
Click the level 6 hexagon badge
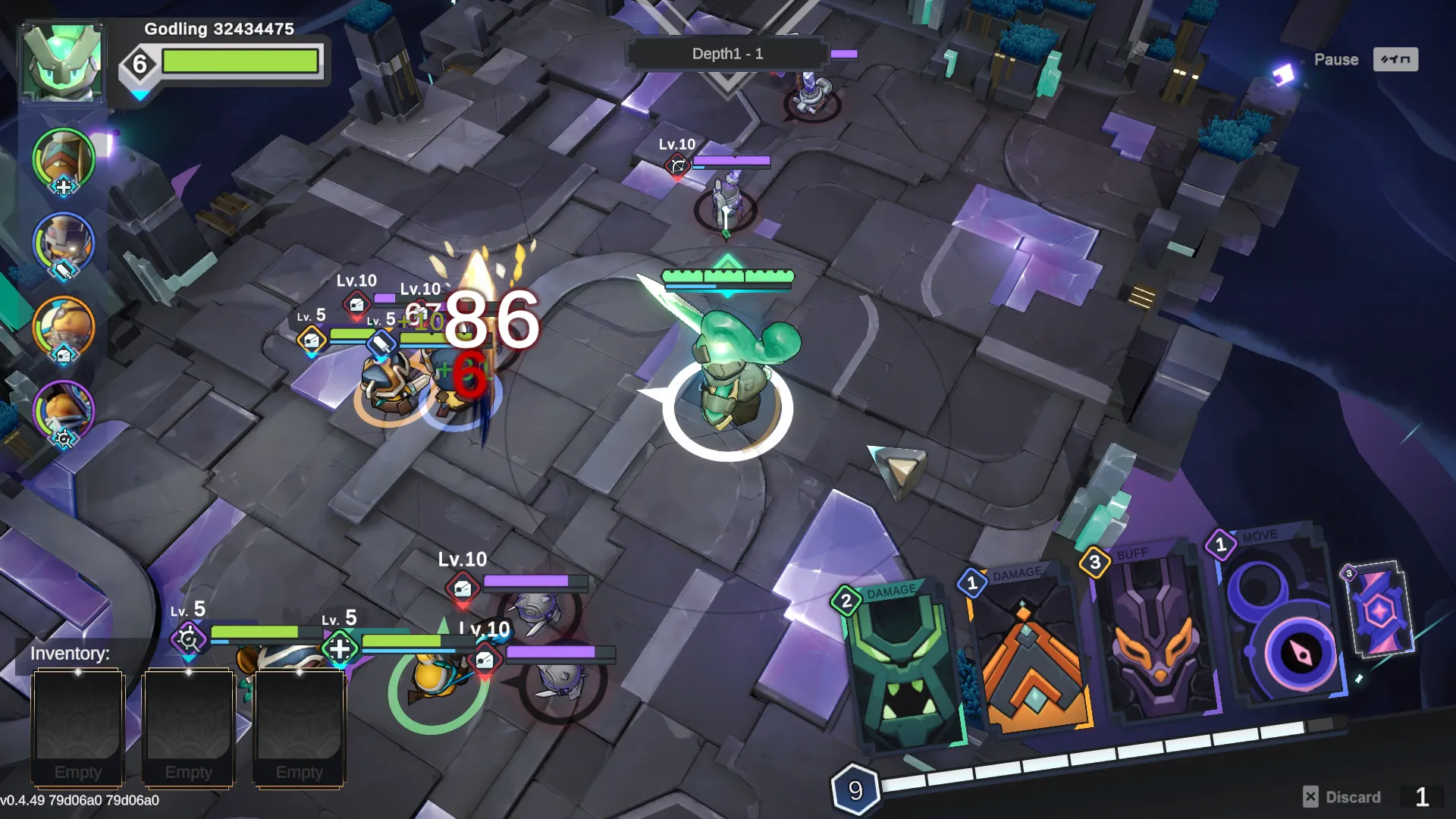coord(139,63)
